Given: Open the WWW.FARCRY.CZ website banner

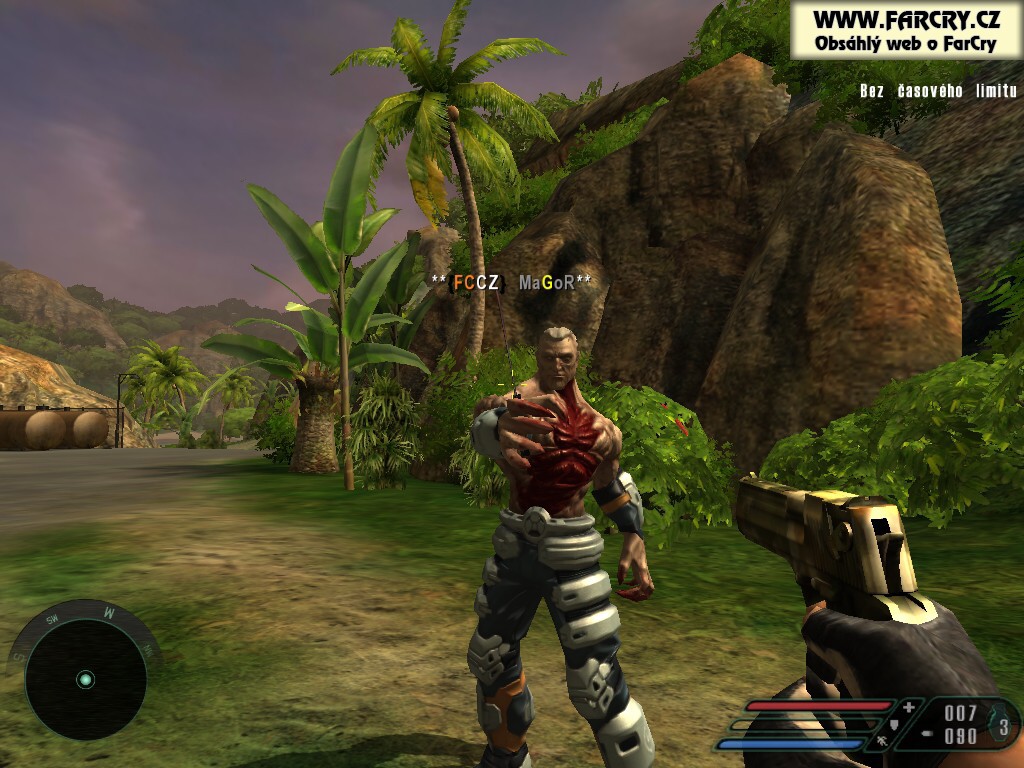Looking at the screenshot, I should click(x=905, y=30).
